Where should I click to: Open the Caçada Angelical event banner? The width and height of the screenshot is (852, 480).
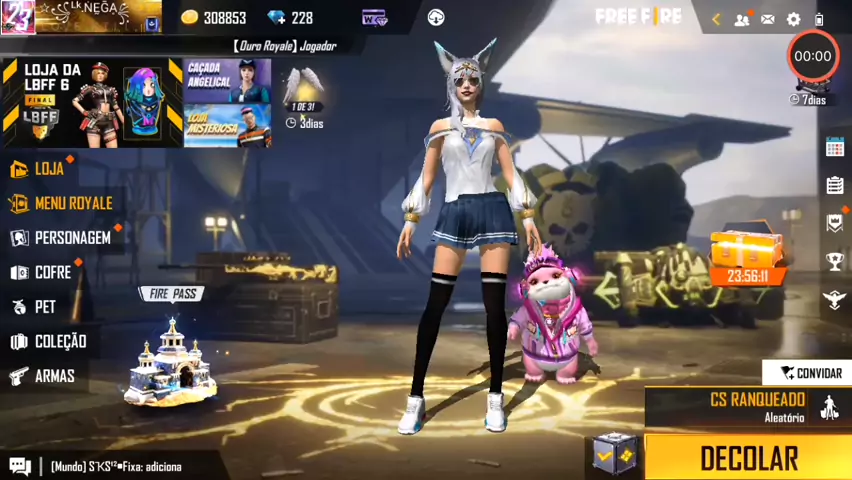click(227, 80)
